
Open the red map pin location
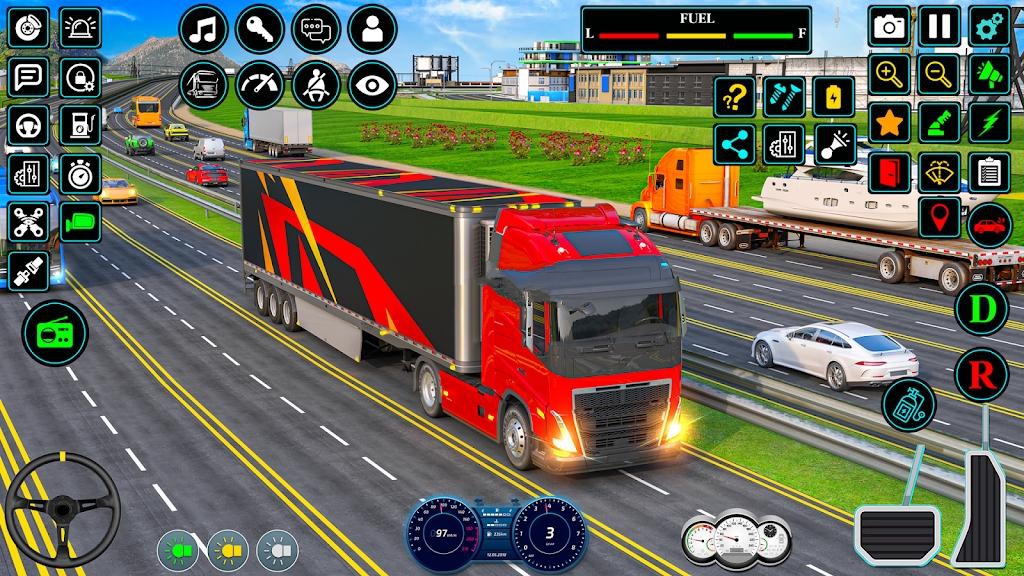click(x=939, y=217)
